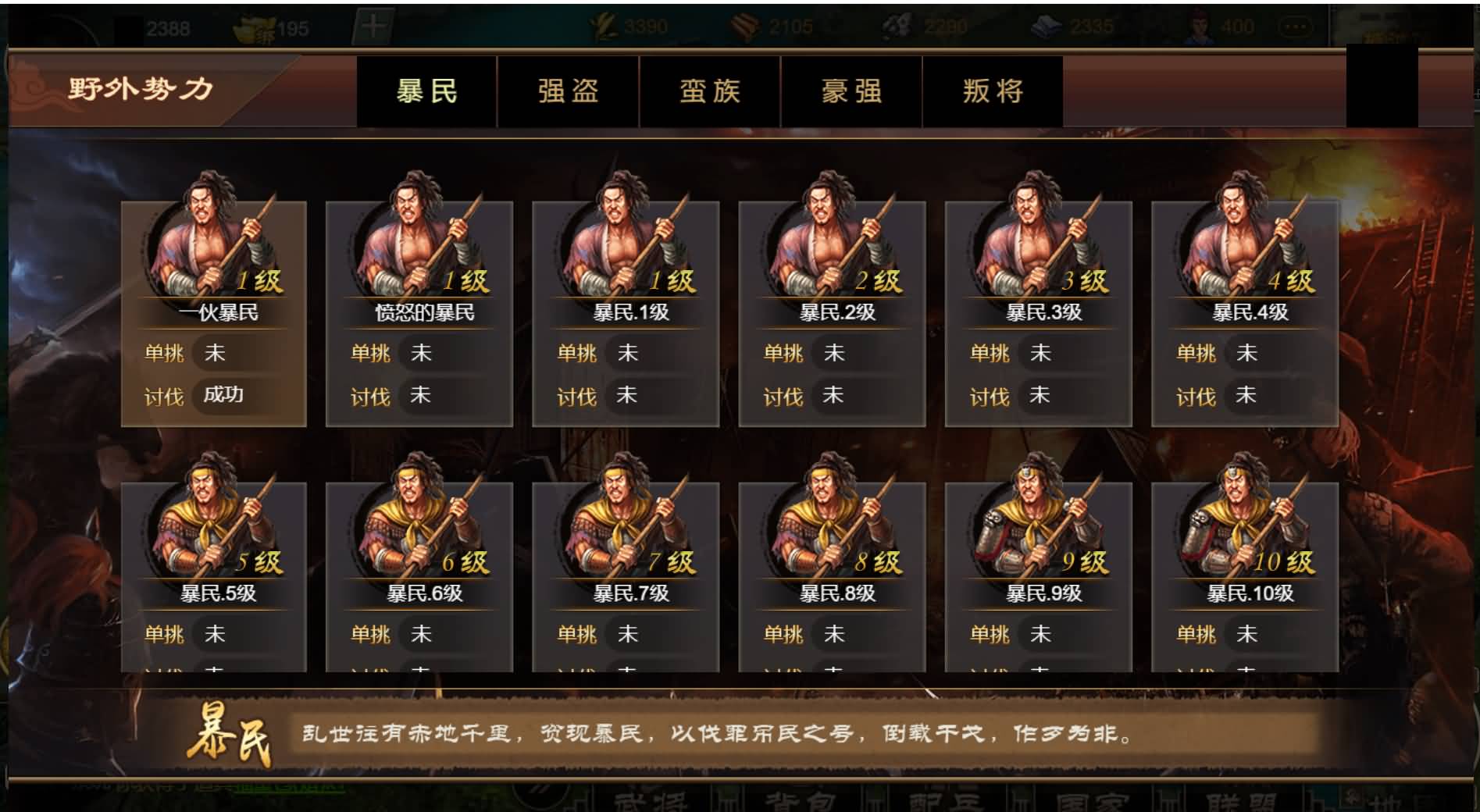
Task: Select the 暴民.2级 card
Action: coord(832,312)
